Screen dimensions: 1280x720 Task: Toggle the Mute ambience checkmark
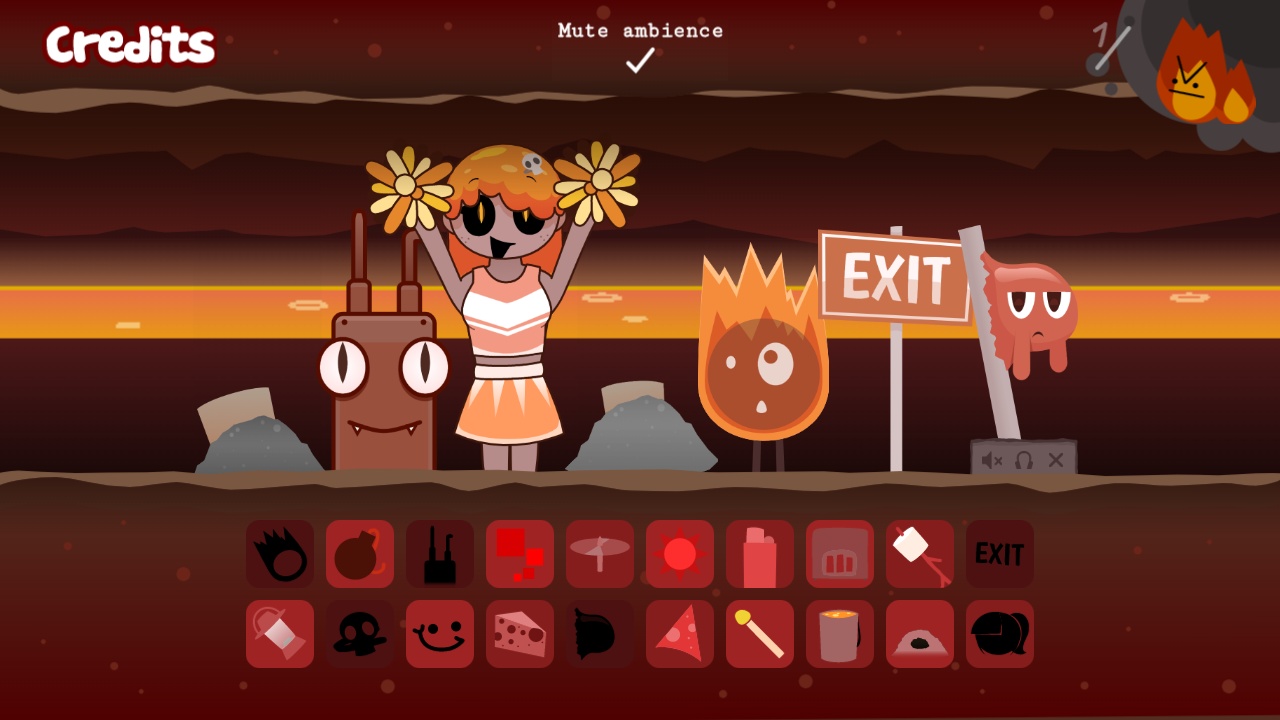640,60
